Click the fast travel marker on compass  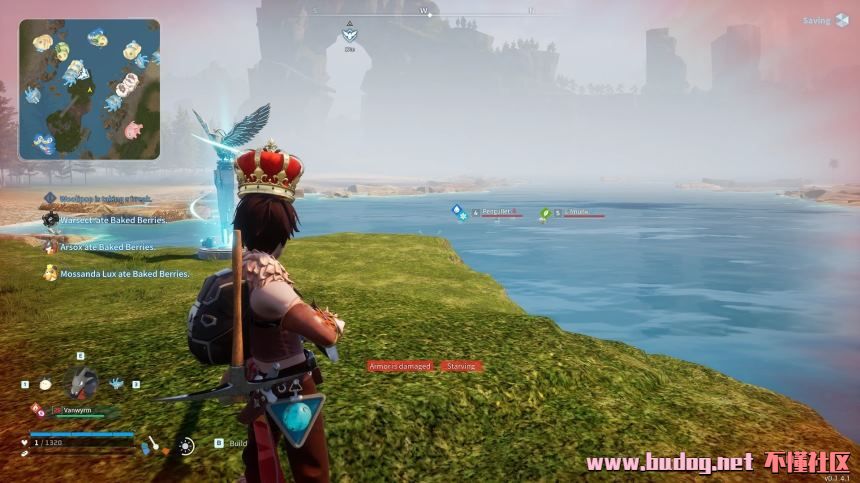349,35
